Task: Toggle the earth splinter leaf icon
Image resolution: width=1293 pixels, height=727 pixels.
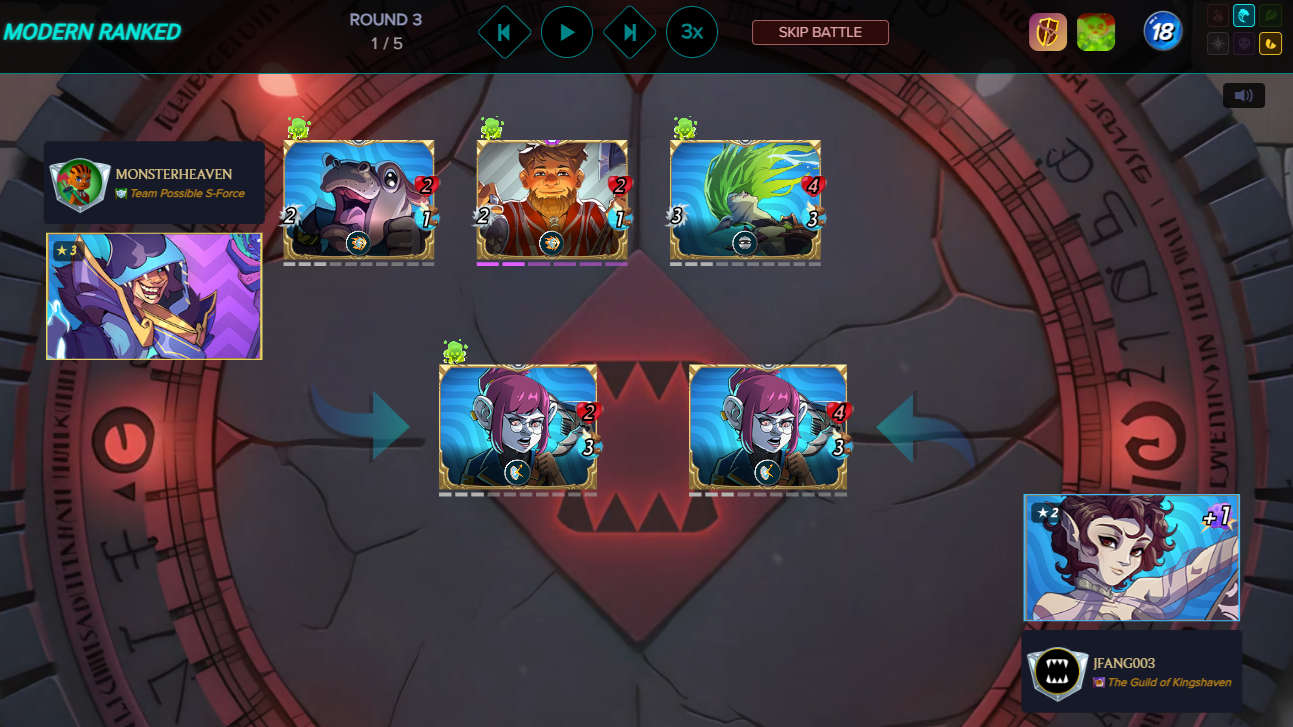Action: click(x=1269, y=16)
